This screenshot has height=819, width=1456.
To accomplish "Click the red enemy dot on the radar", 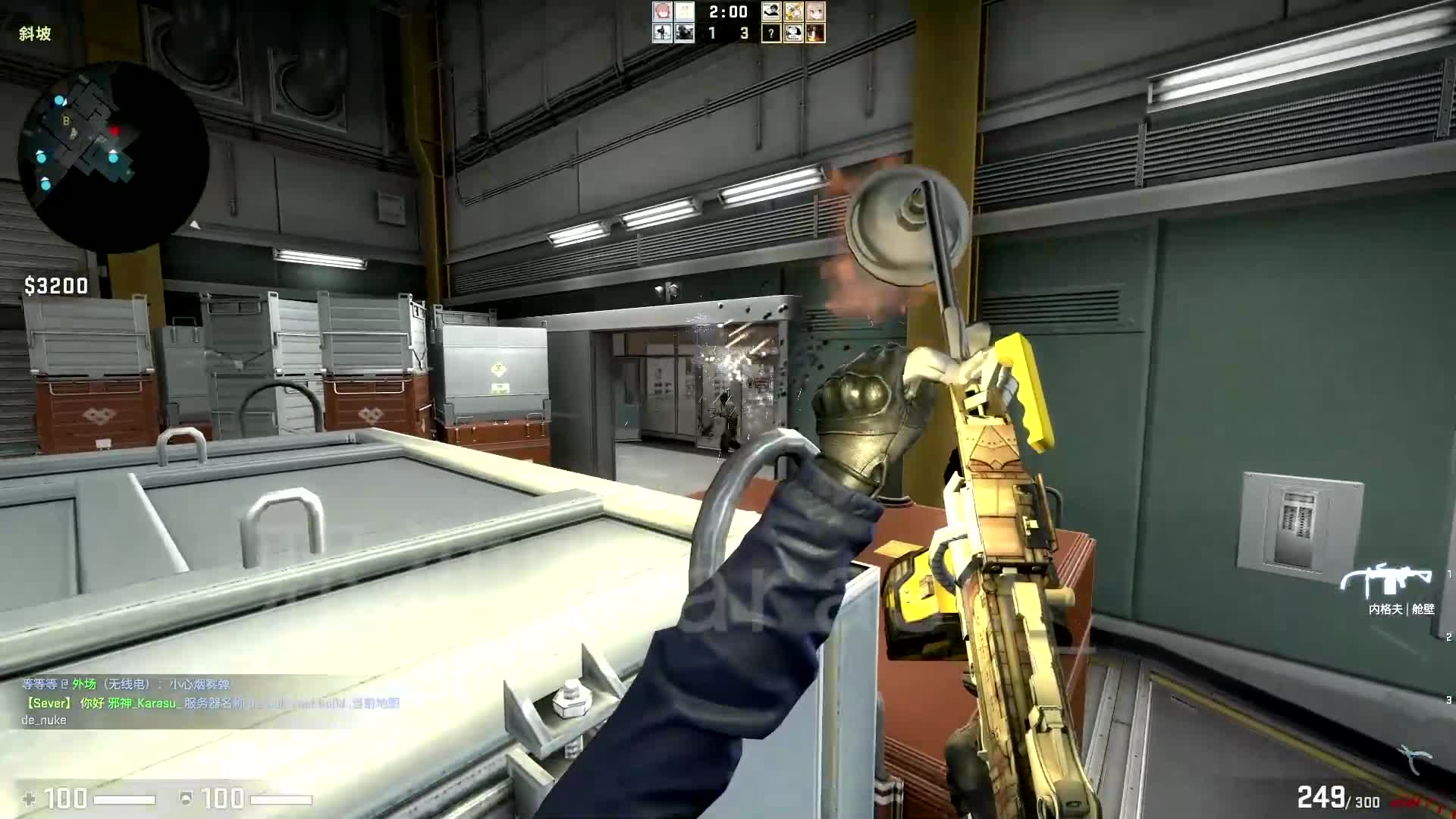I will tap(115, 130).
